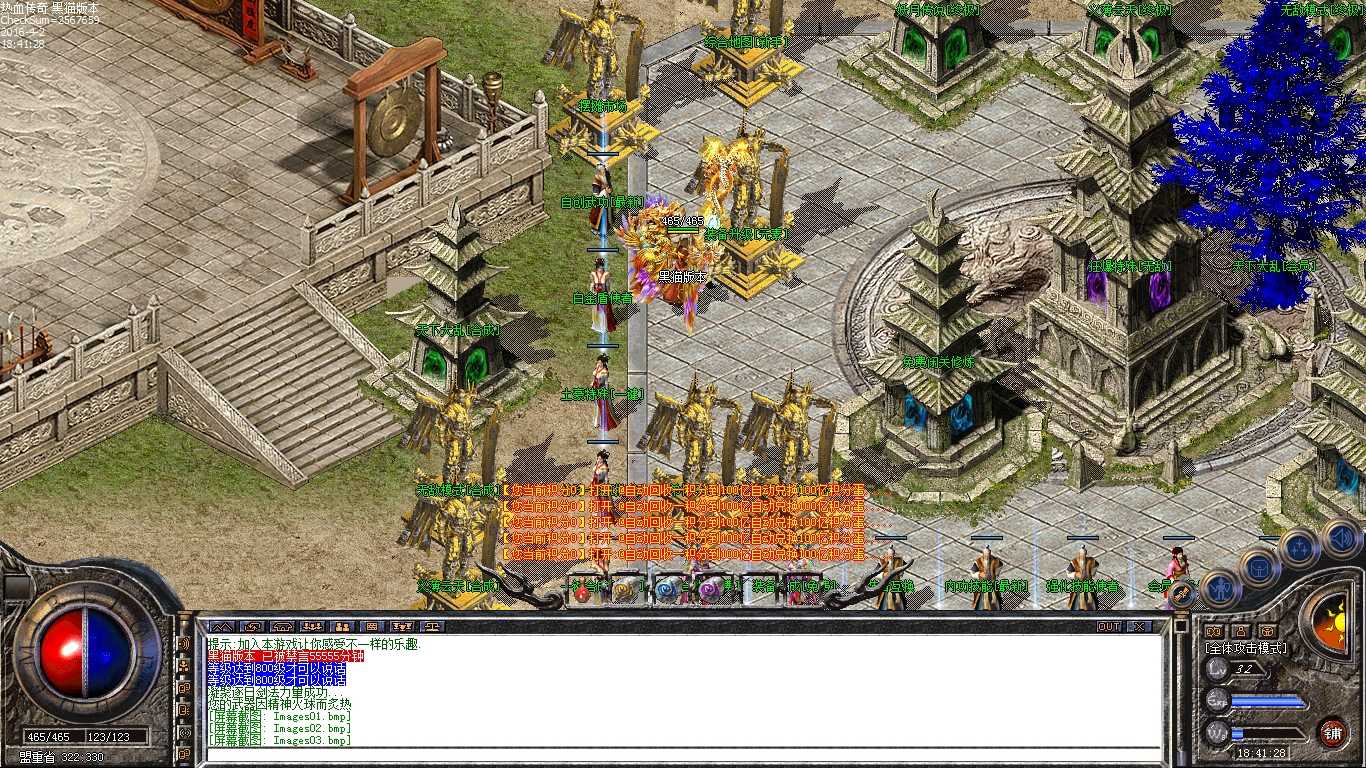Click the 强化技能使者 NPC label

(x=1085, y=588)
